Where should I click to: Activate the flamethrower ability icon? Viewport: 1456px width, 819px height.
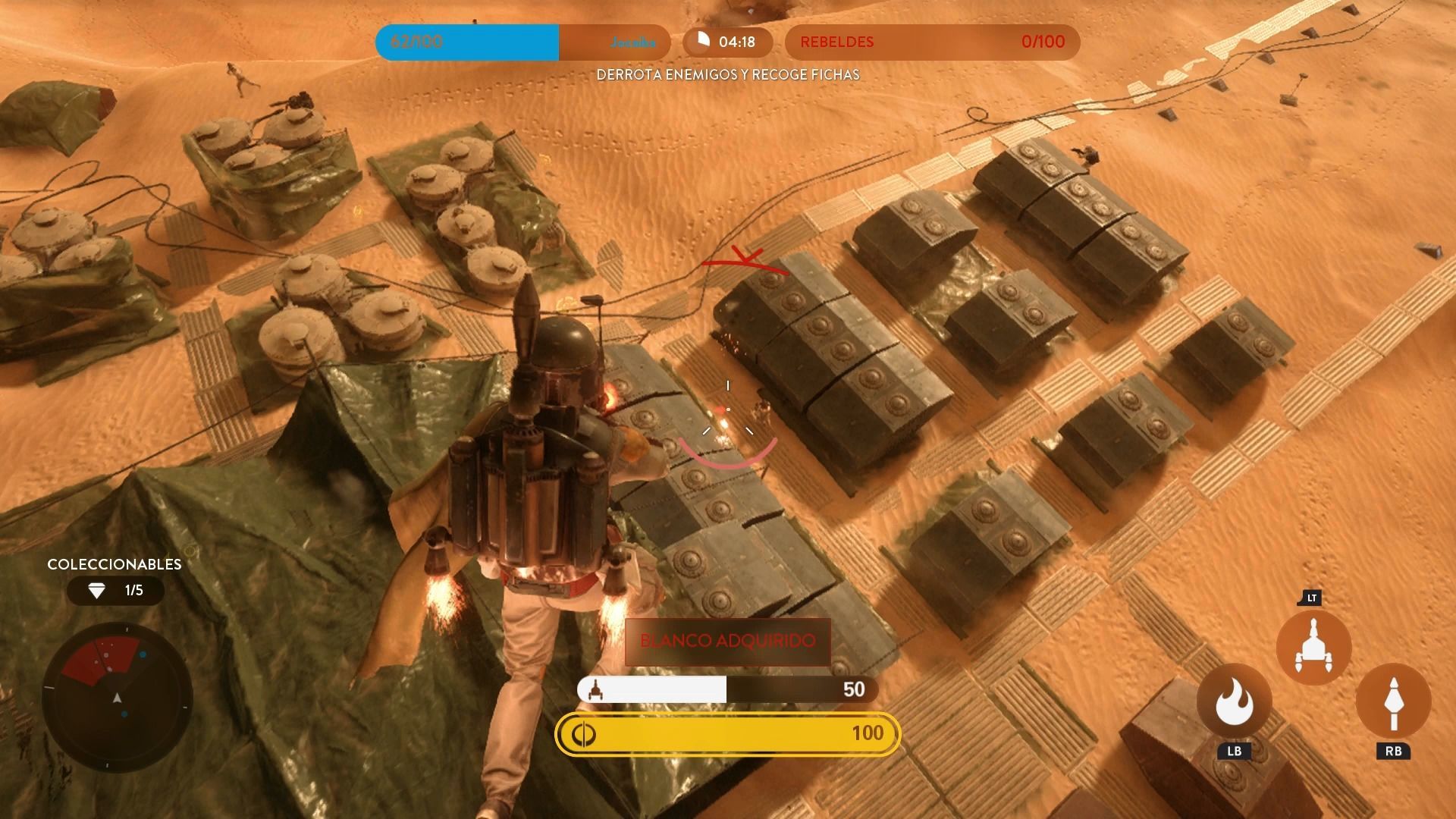(1234, 702)
